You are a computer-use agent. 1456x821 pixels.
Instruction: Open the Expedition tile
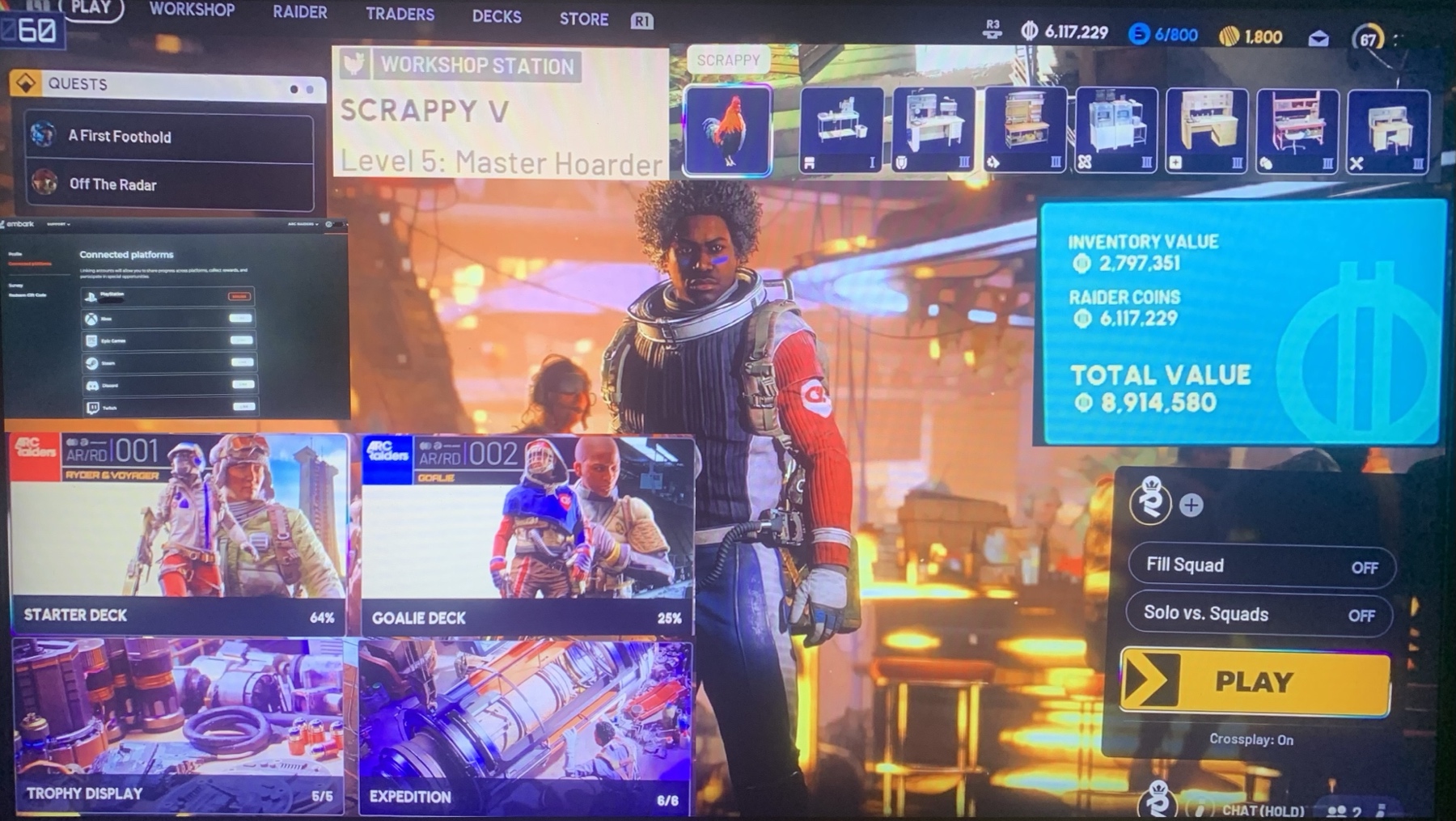pos(524,726)
